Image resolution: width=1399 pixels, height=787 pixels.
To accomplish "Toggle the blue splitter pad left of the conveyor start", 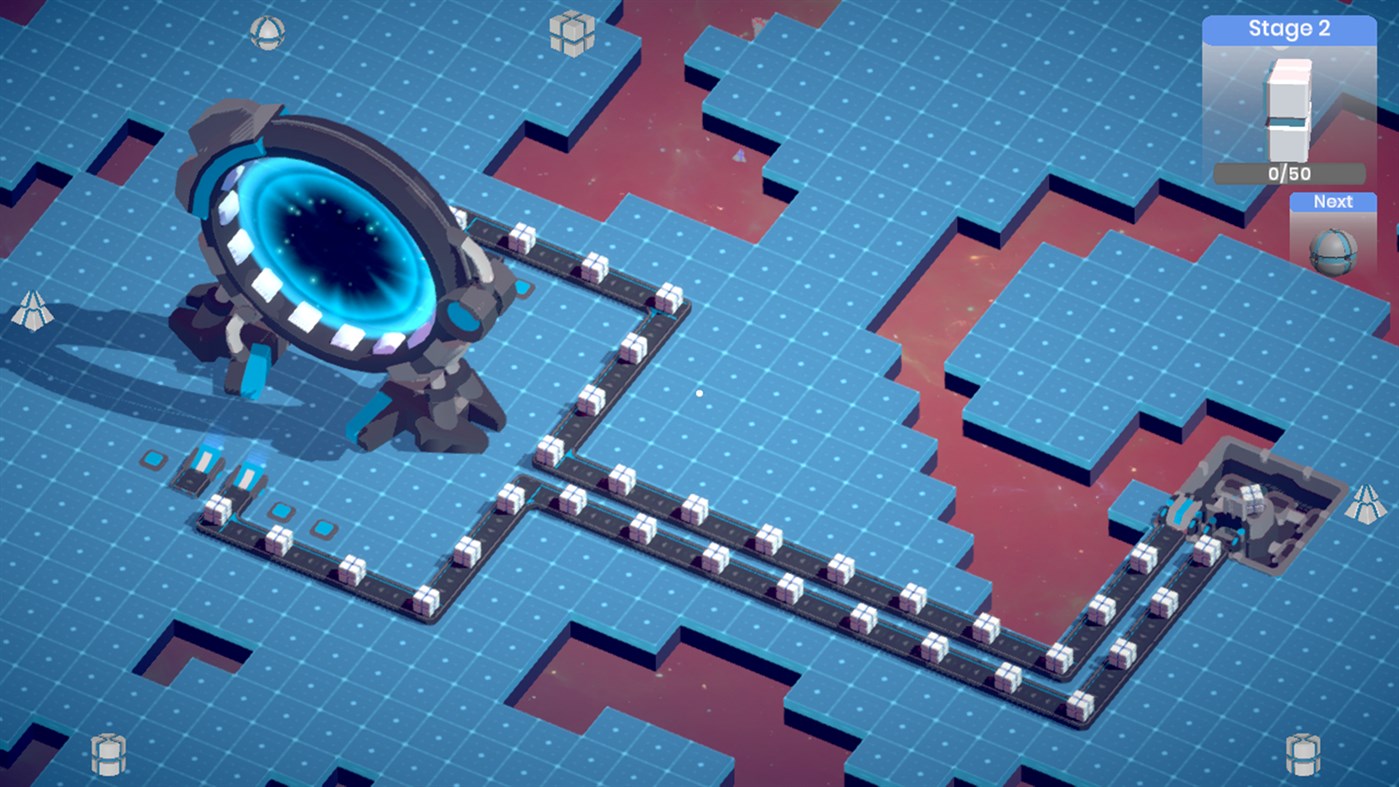I will (155, 458).
